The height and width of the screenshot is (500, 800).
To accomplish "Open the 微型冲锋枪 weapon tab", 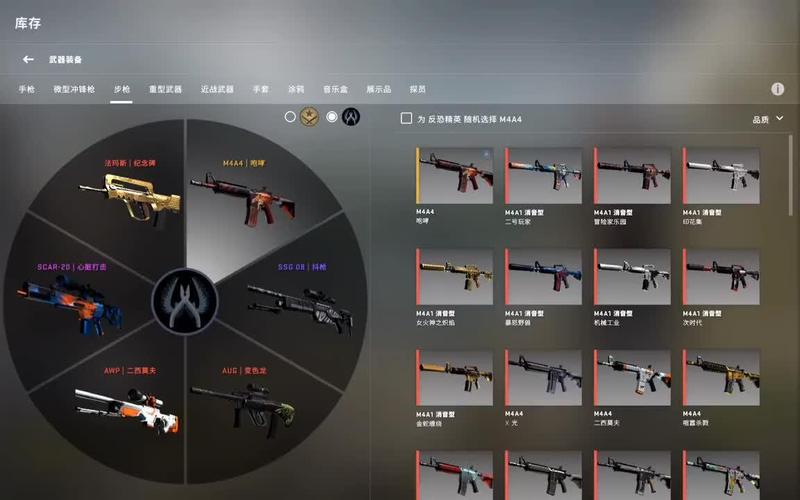I will pos(75,89).
